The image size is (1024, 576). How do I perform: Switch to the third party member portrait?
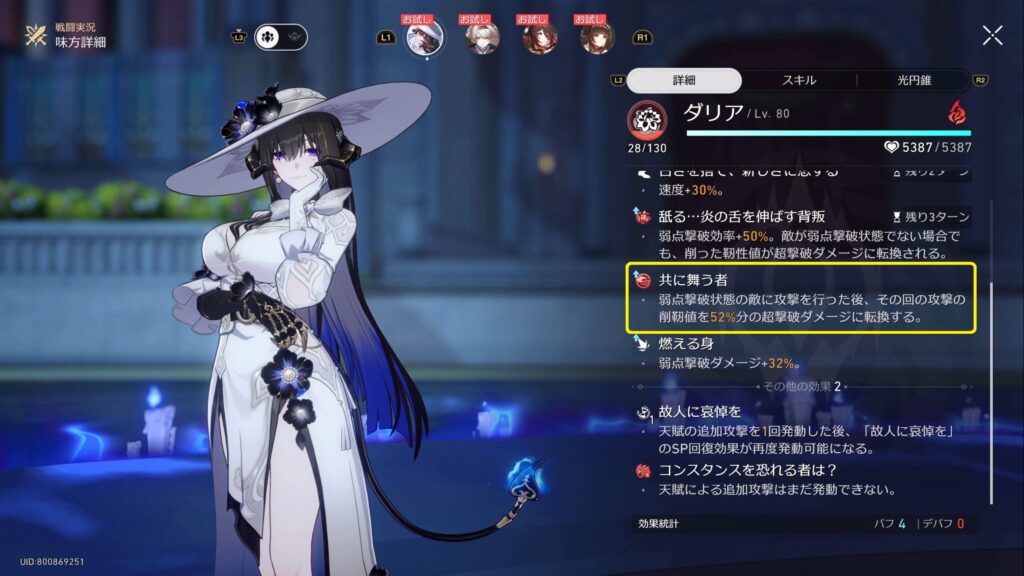coord(540,38)
